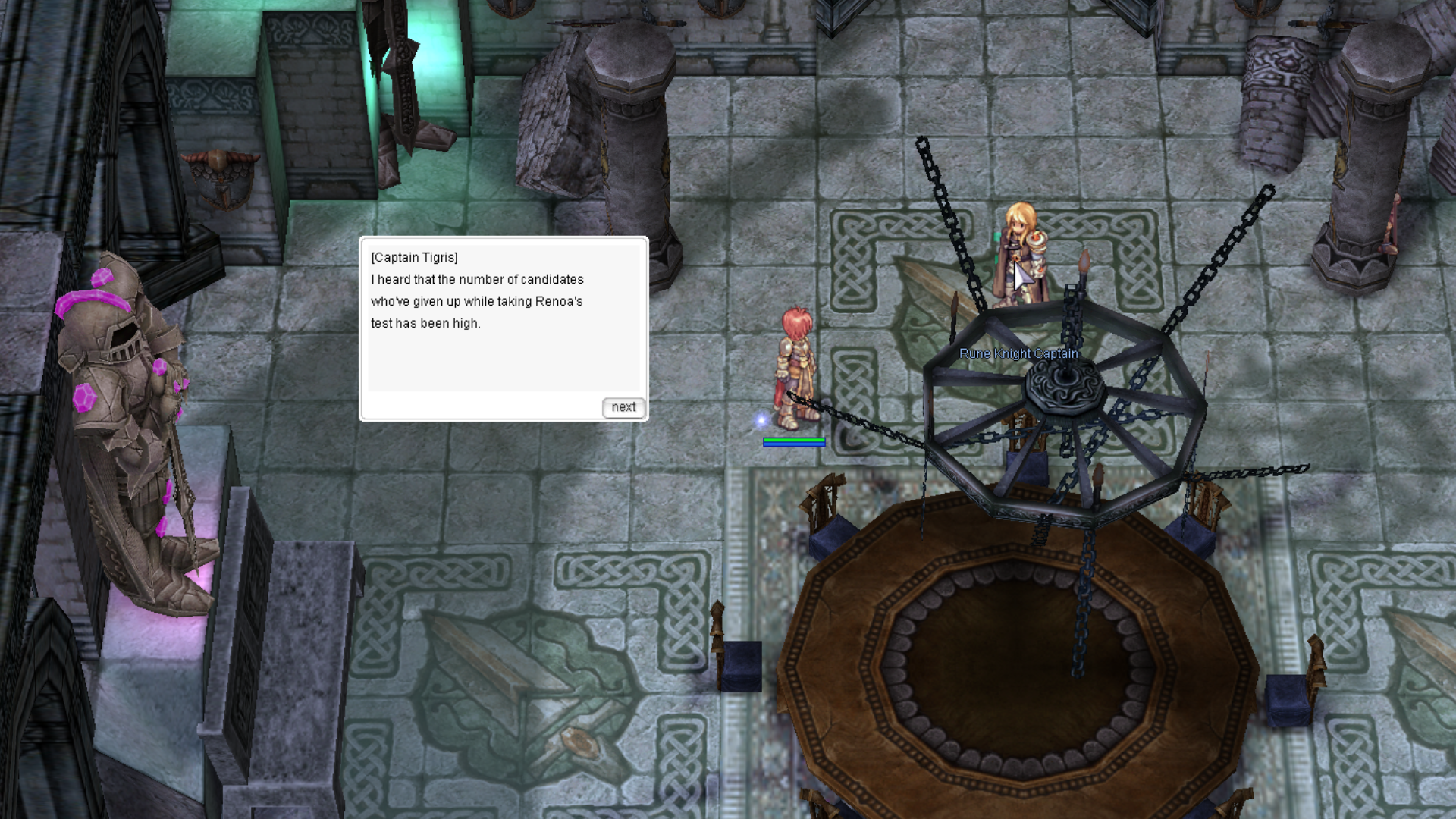Screen dimensions: 1456x819
Task: Continue Captain Tigris's dialogue with next
Action: coord(623,407)
